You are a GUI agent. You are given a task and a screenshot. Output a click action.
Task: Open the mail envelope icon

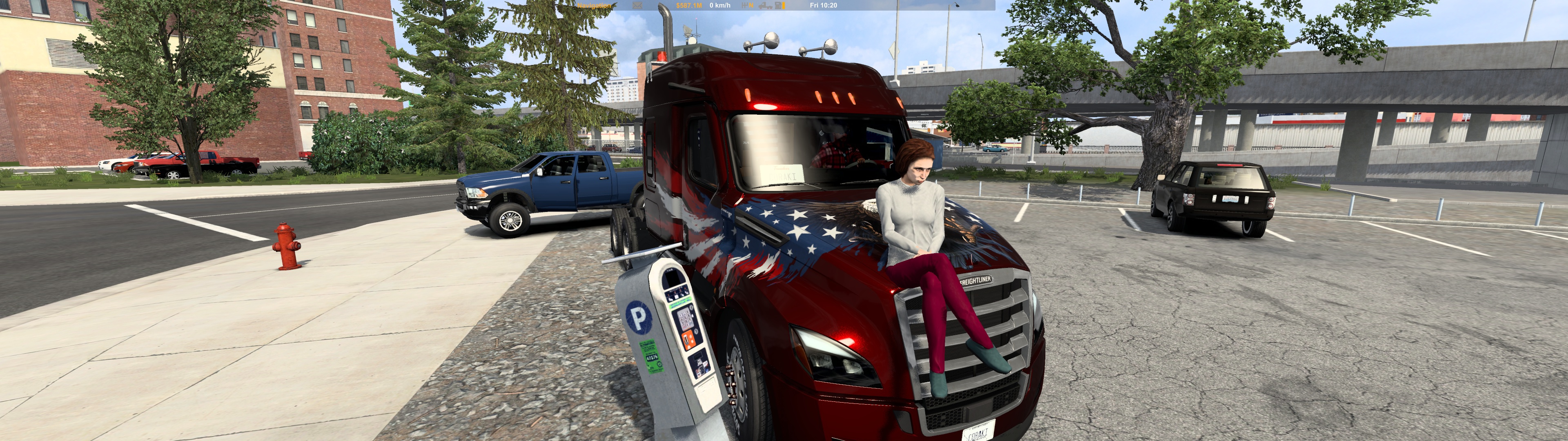tap(637, 5)
